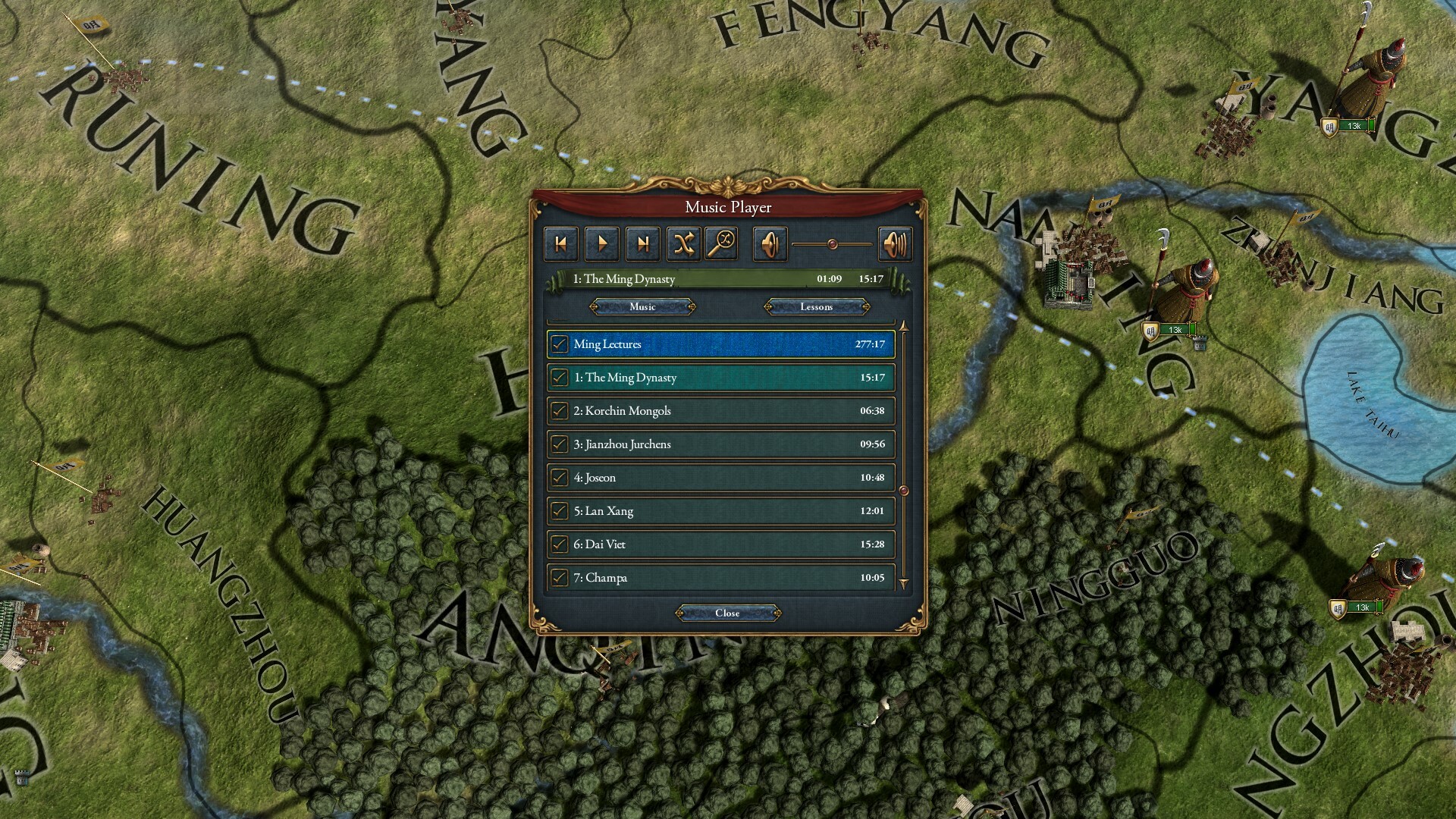The width and height of the screenshot is (1456, 819).
Task: Skip to the next track
Action: (x=644, y=243)
